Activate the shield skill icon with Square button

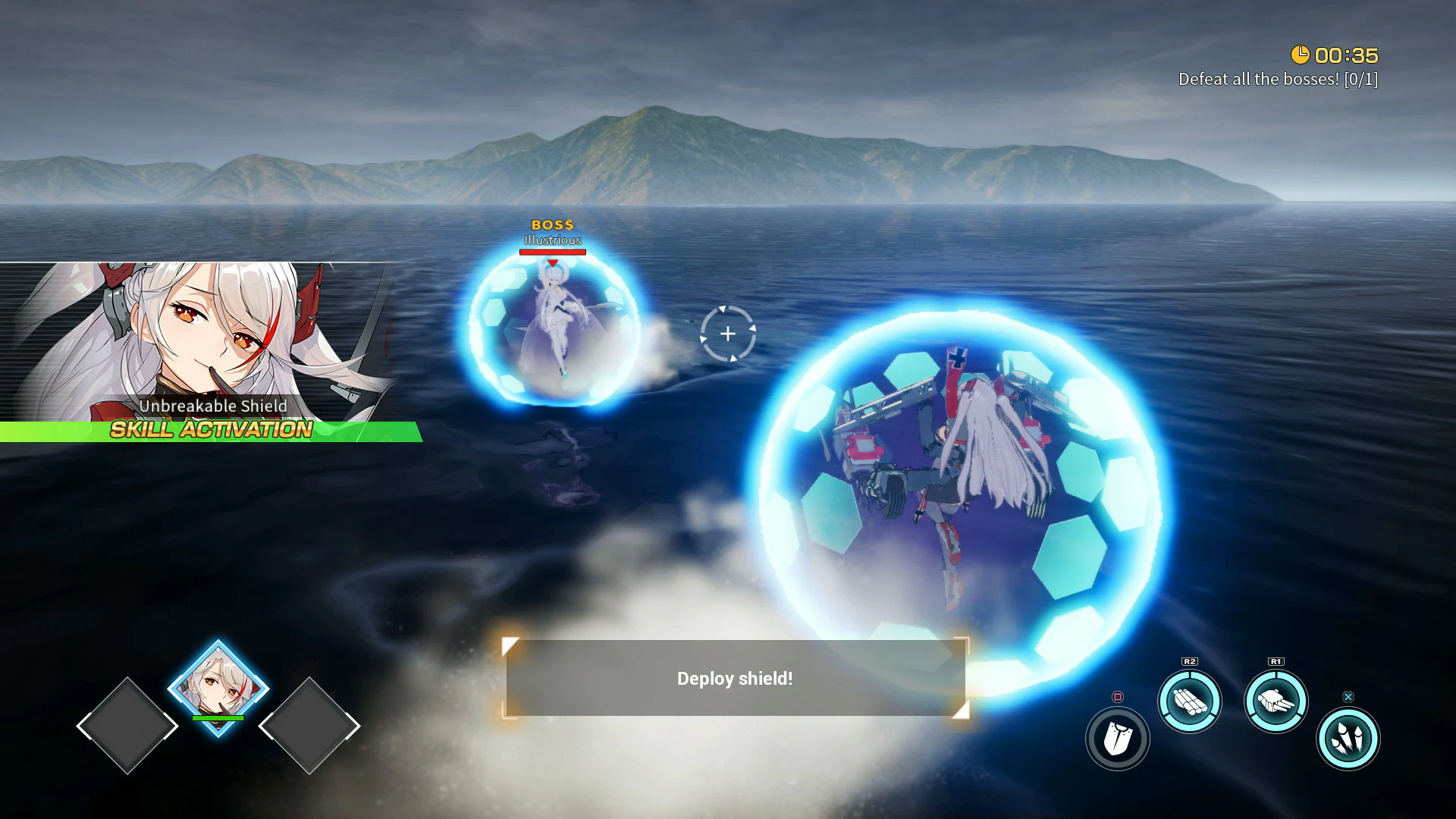coord(1117,738)
